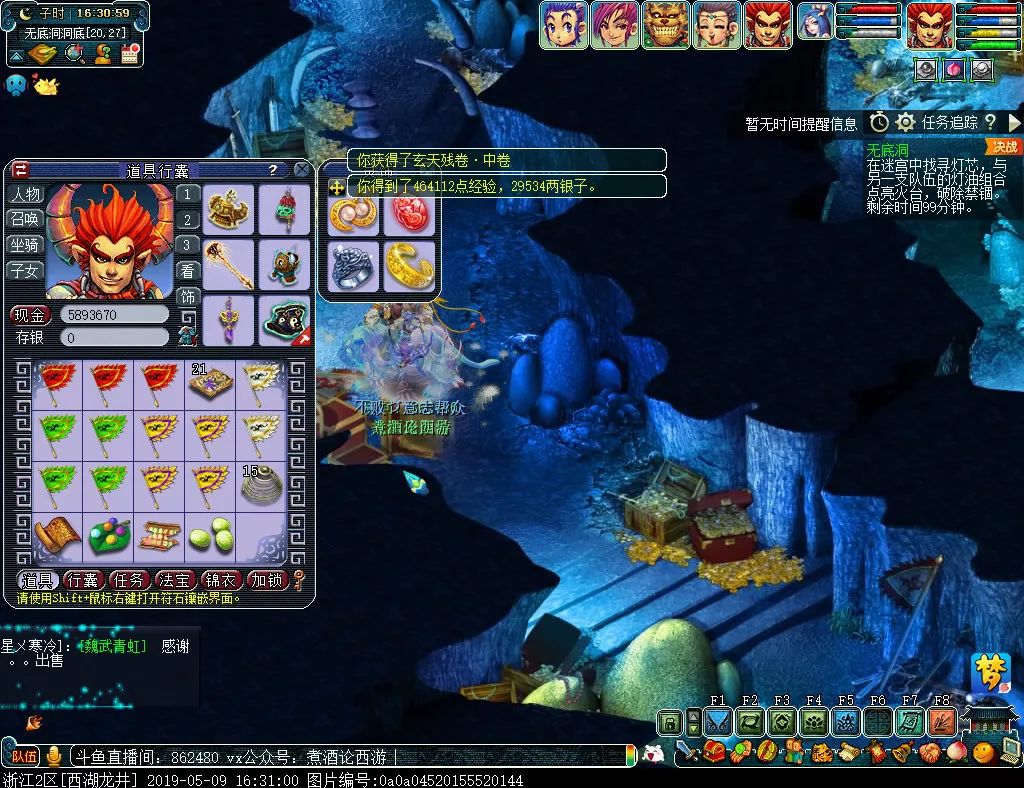Open the treasure chest toolbar icon

tap(714, 752)
